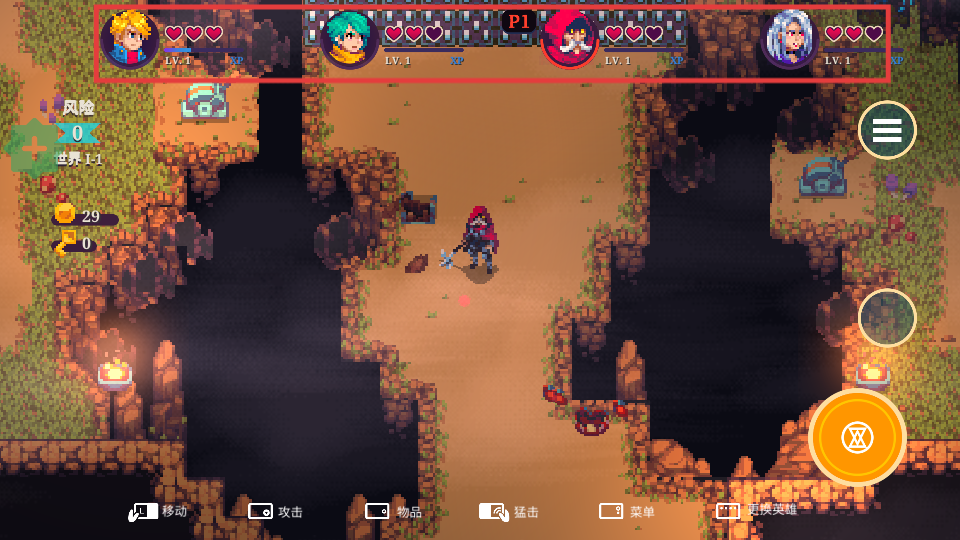This screenshot has width=960, height=540.
Task: Tap the orange attack button
Action: (857, 437)
